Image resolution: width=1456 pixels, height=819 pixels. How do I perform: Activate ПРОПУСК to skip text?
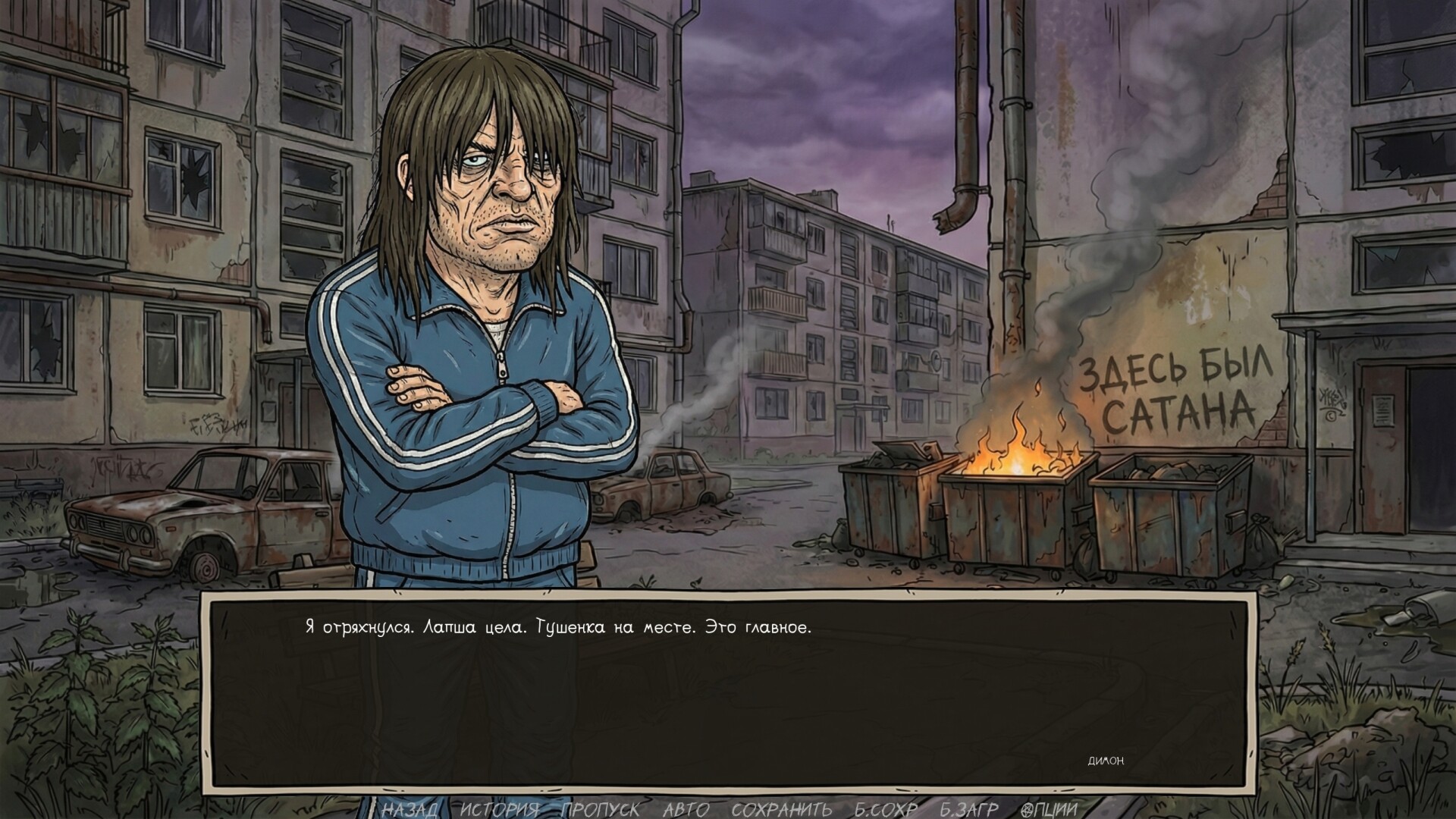(x=601, y=809)
